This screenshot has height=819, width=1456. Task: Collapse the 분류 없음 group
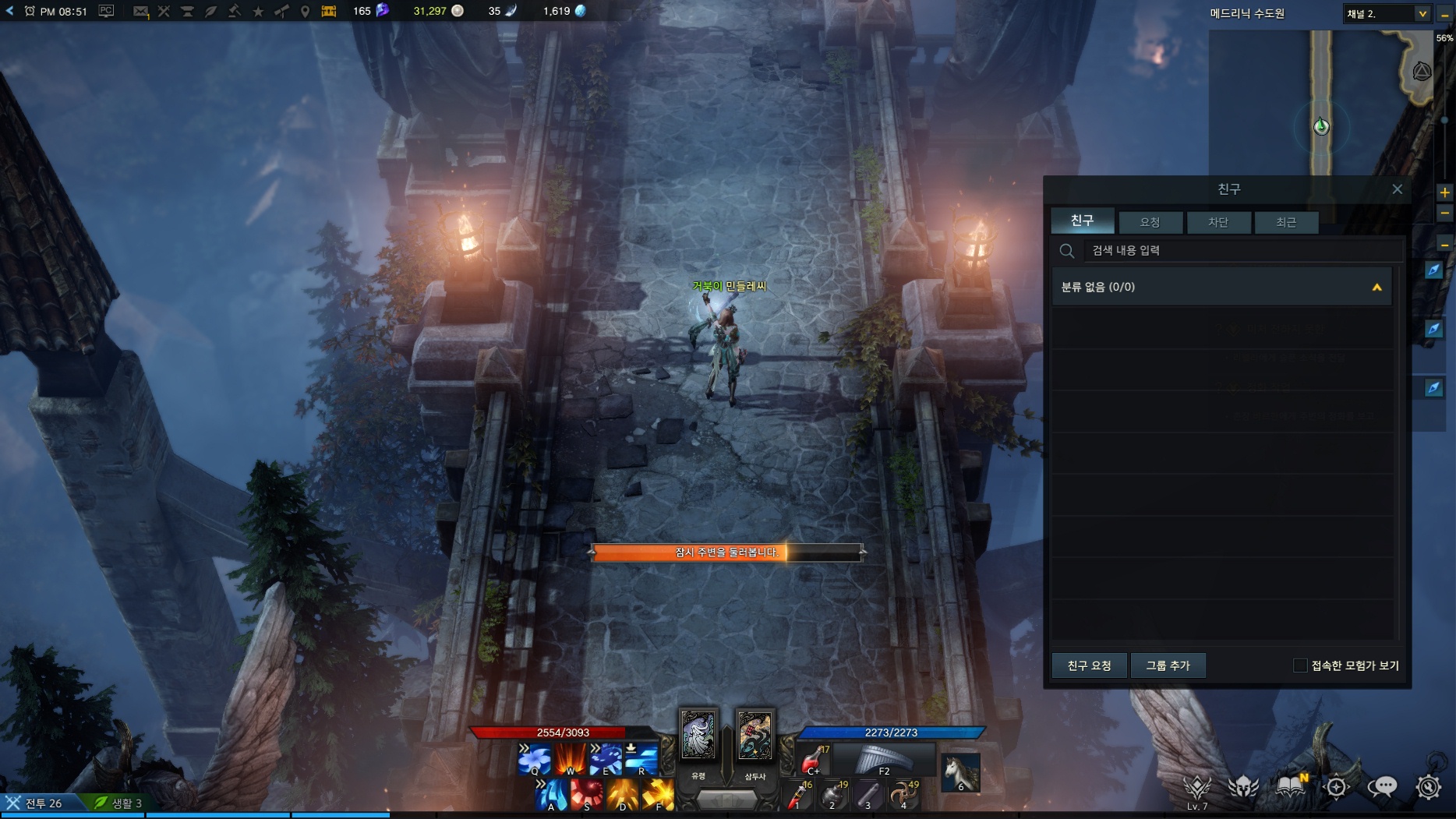click(x=1376, y=288)
